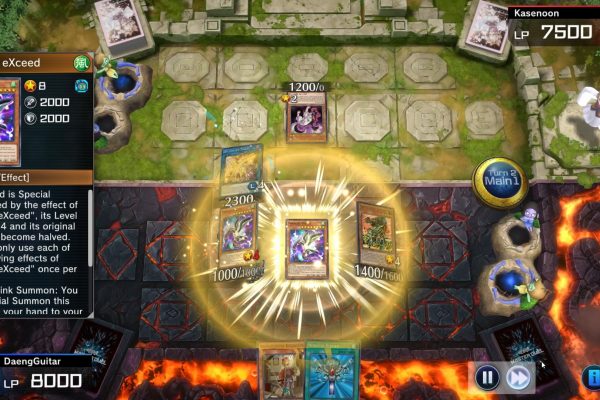Fast-forward the duel replay
This screenshot has height=400, width=600.
coord(517,377)
